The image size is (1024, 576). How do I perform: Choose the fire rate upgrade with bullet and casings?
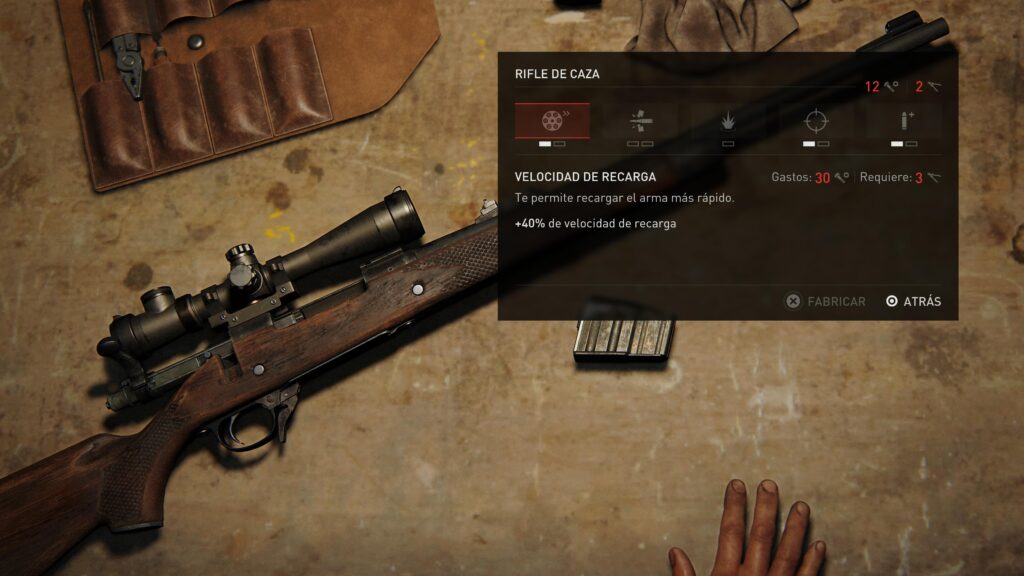[640, 121]
